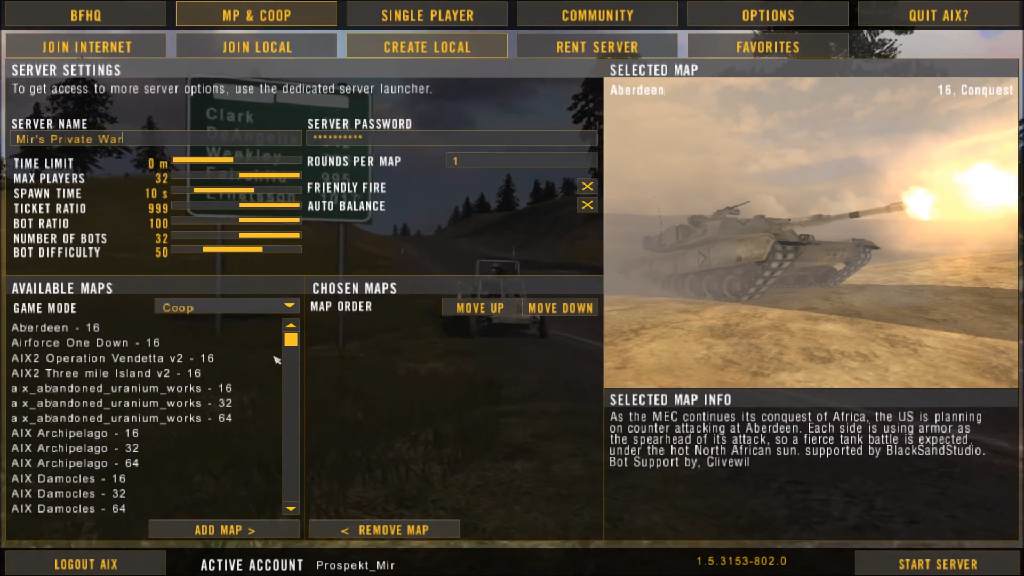Select Airforce One Down - 16 map
The height and width of the screenshot is (576, 1024).
tap(85, 343)
